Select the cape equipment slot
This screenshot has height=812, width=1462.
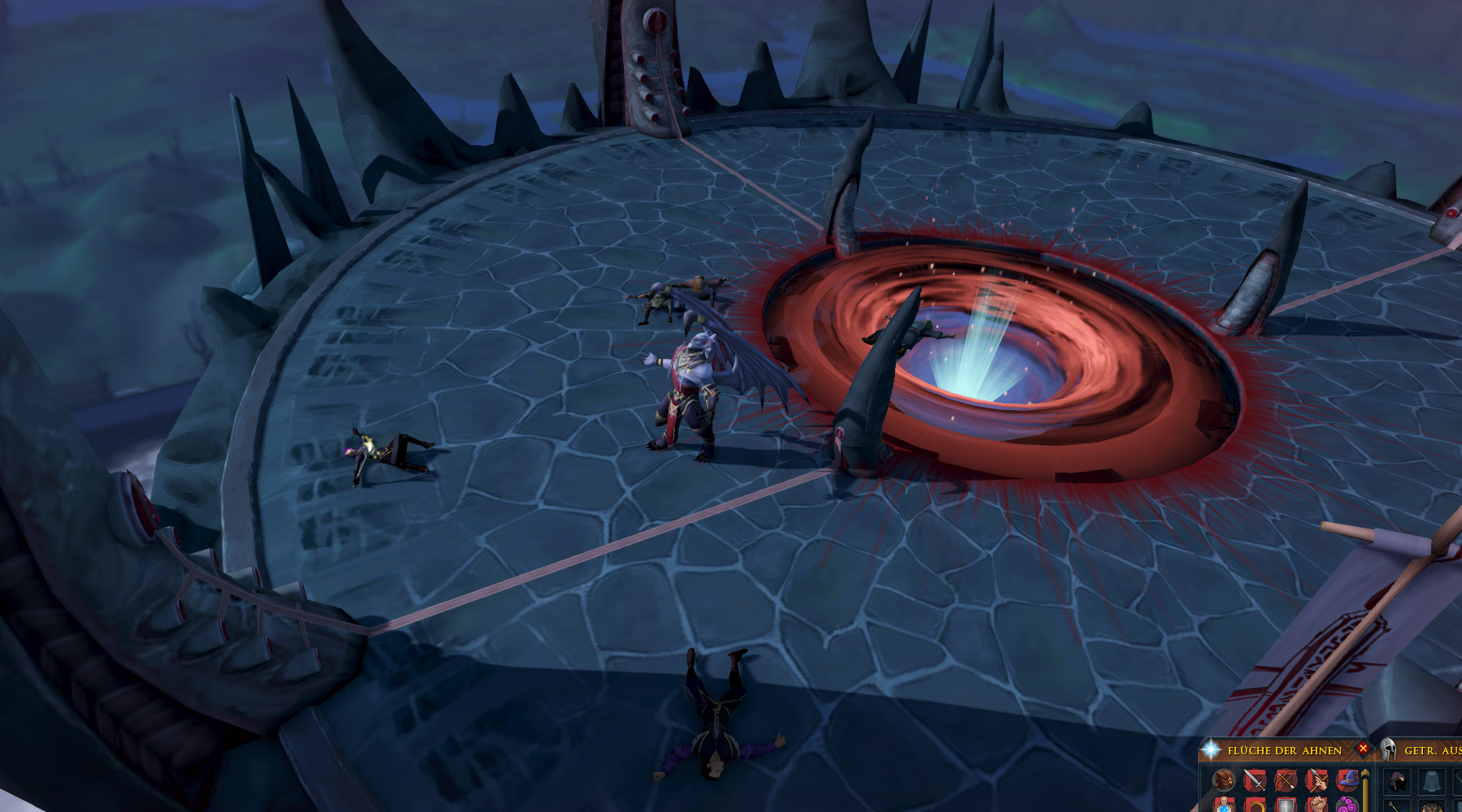1431,783
